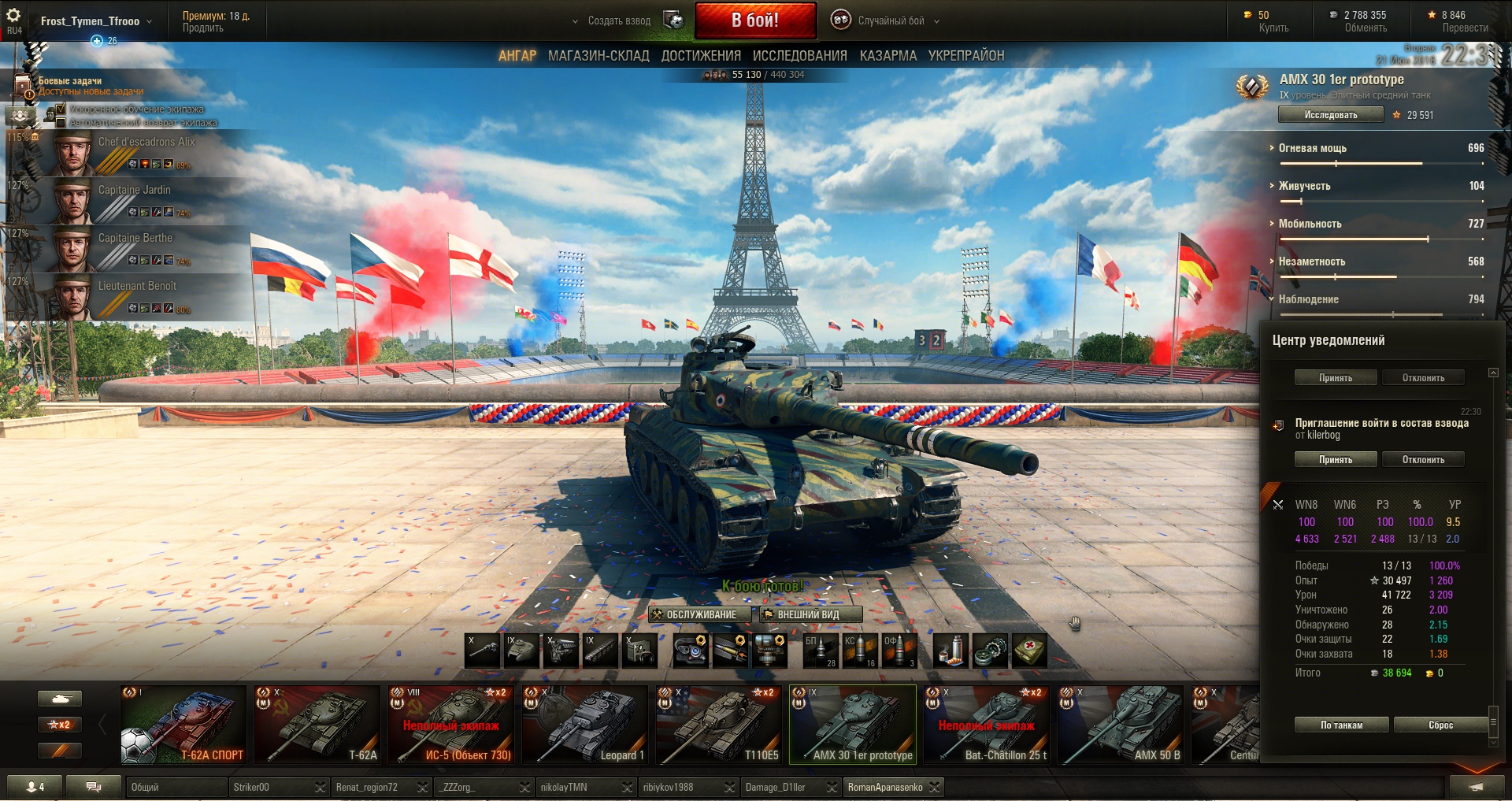Open the Случайный бой battle type dropdown
This screenshot has width=1512, height=801.
890,20
